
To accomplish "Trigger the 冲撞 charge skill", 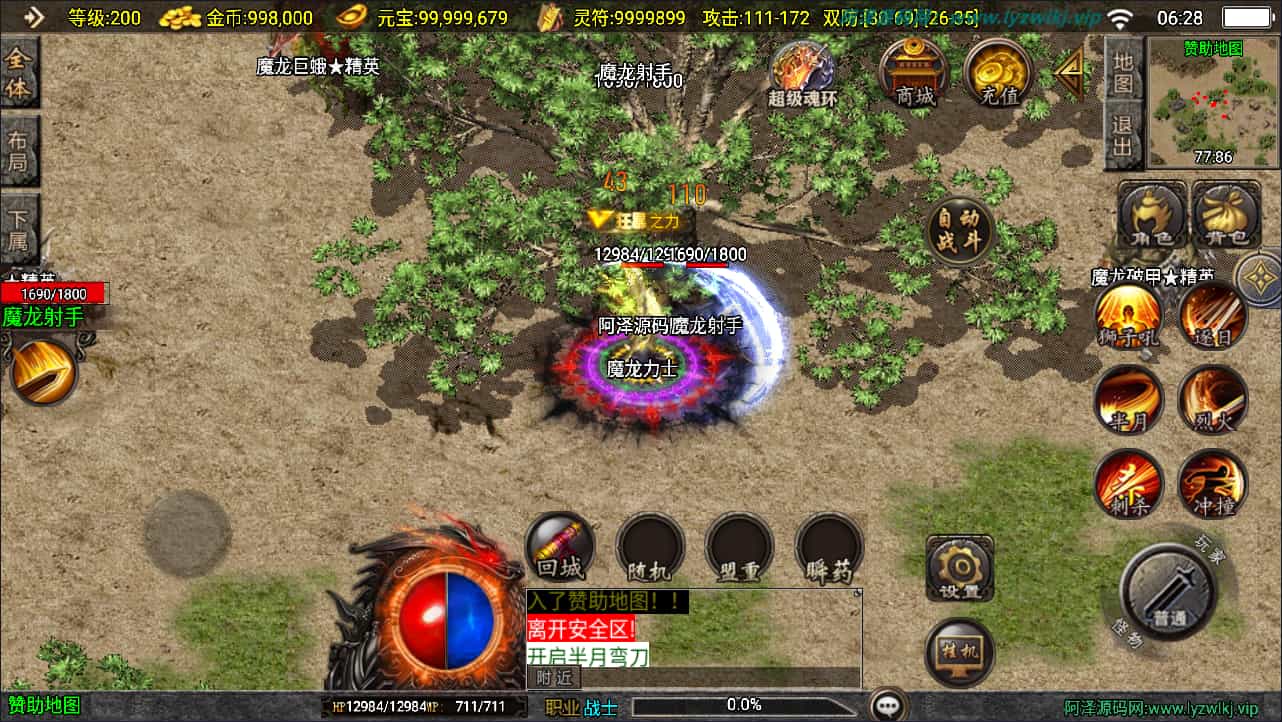I will pyautogui.click(x=1213, y=484).
